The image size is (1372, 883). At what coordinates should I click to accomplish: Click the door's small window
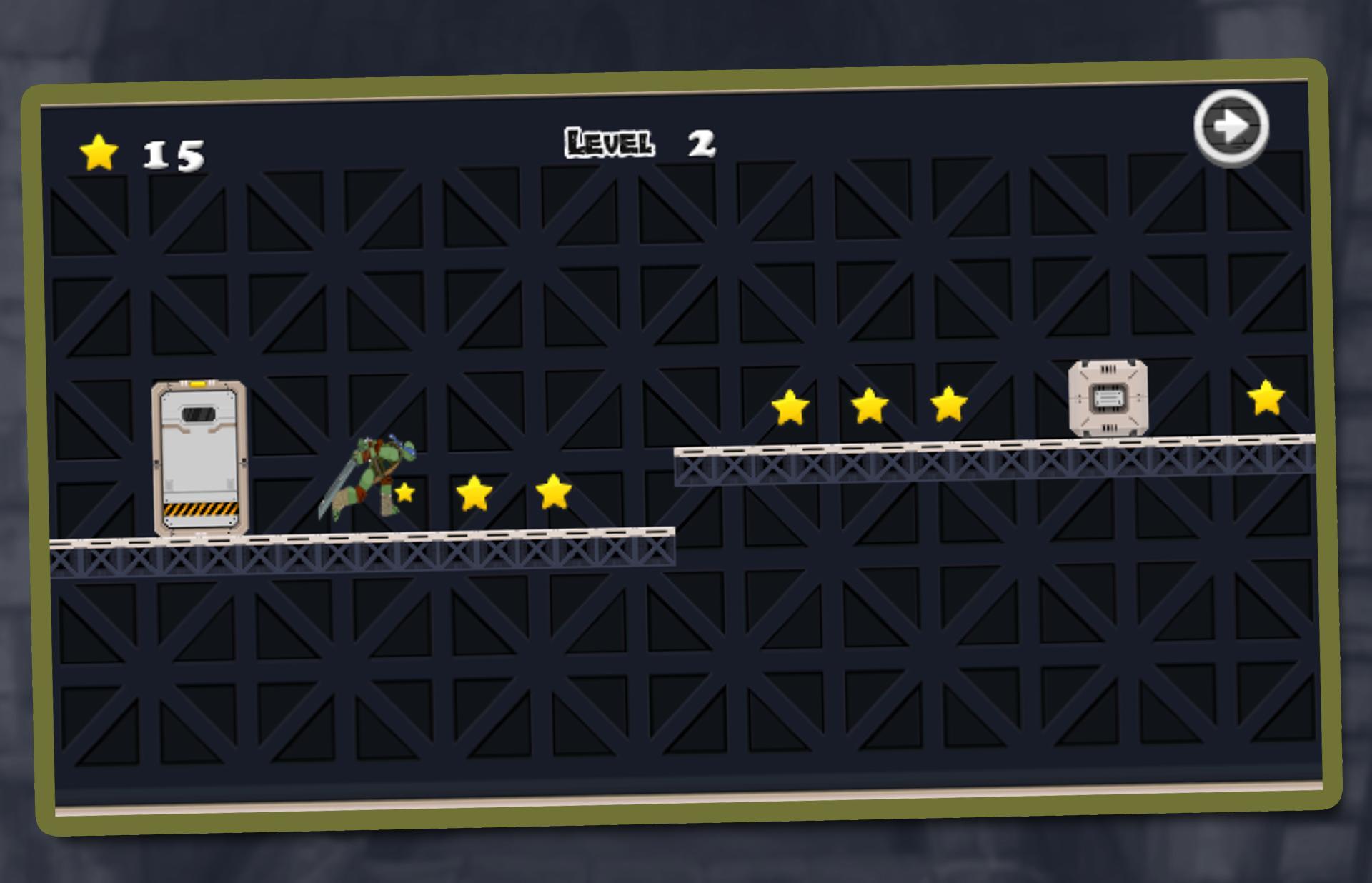click(x=199, y=413)
